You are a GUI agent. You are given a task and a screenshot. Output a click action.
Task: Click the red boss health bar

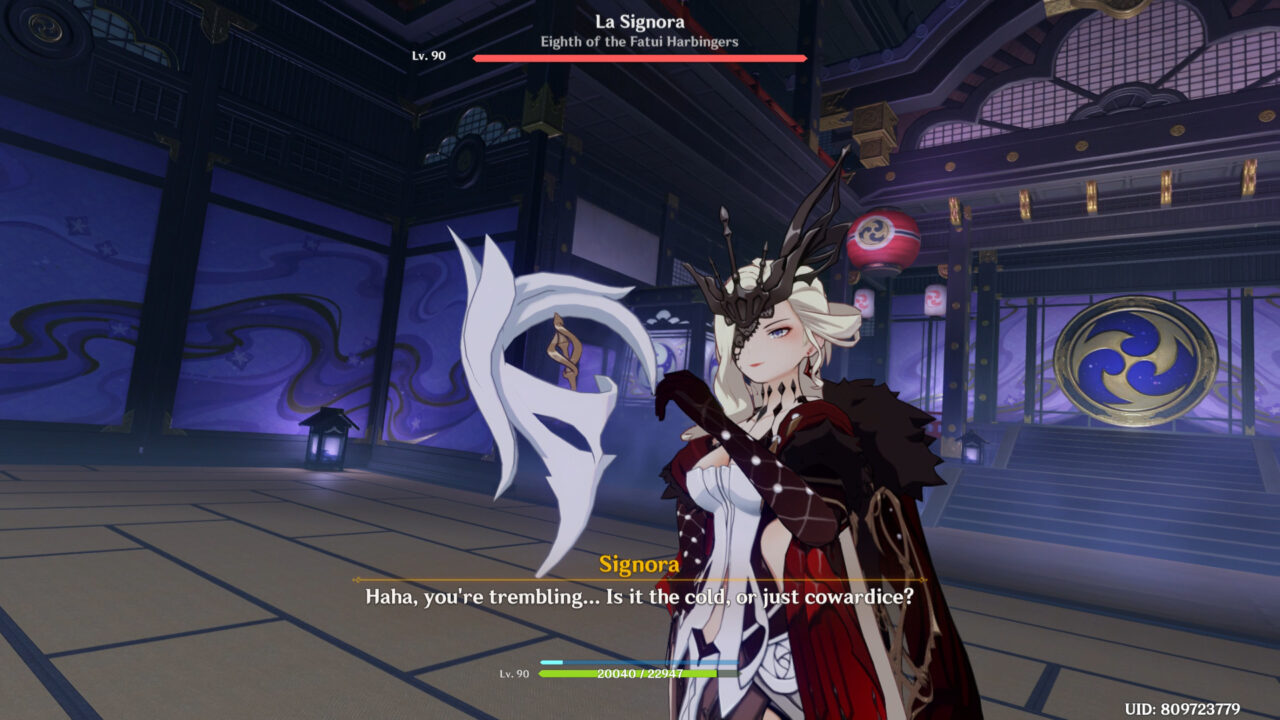pyautogui.click(x=639, y=58)
